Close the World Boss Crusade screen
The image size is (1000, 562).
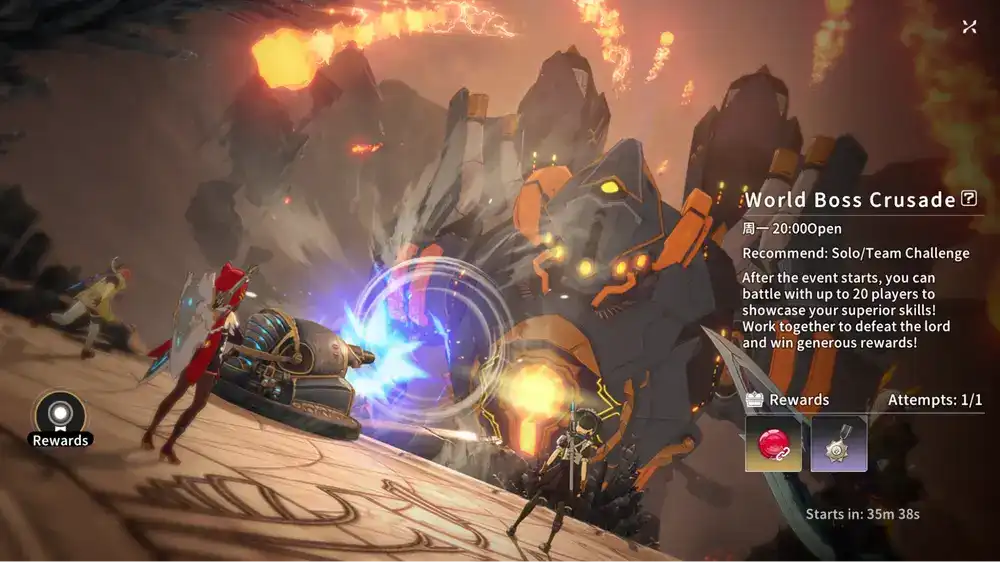point(969,27)
